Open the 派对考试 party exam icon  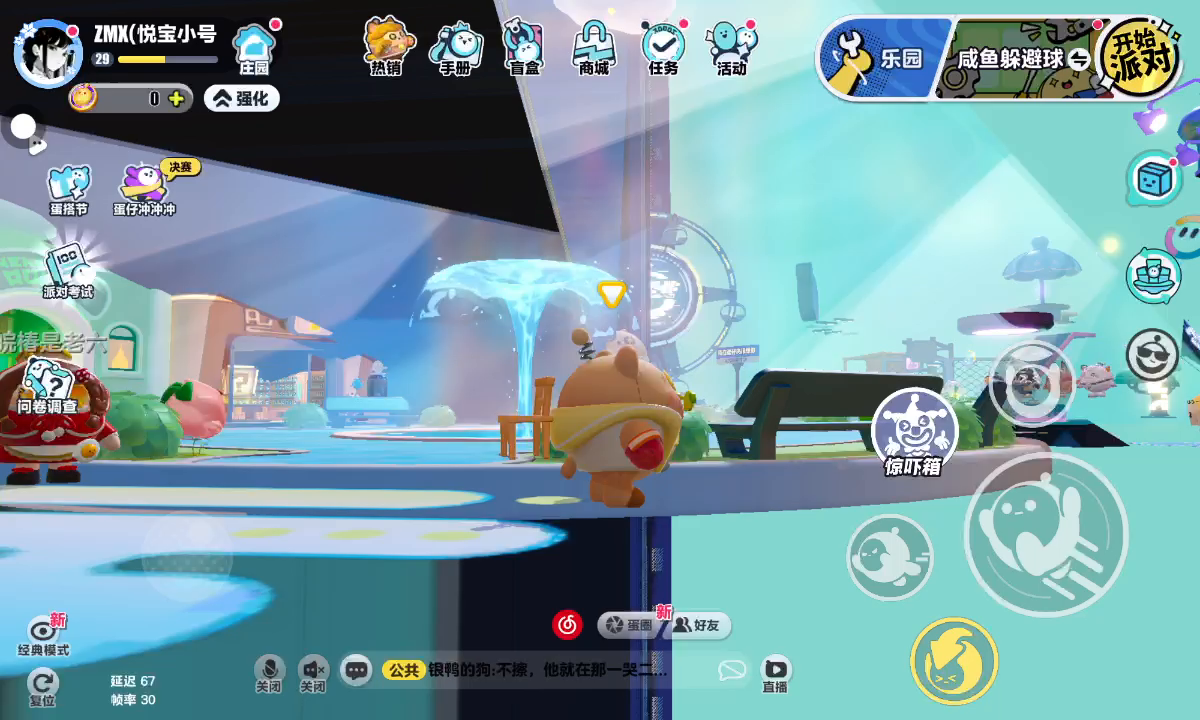67,270
